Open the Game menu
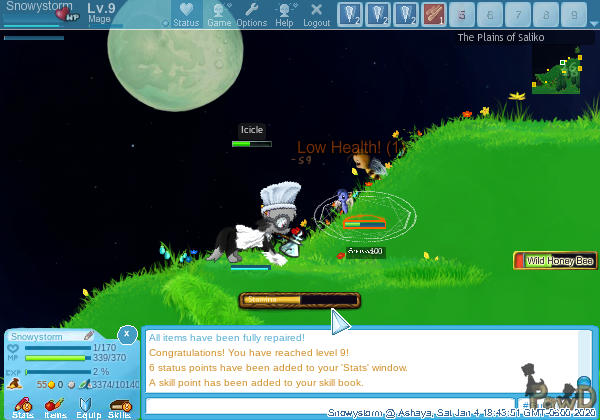 [219, 14]
